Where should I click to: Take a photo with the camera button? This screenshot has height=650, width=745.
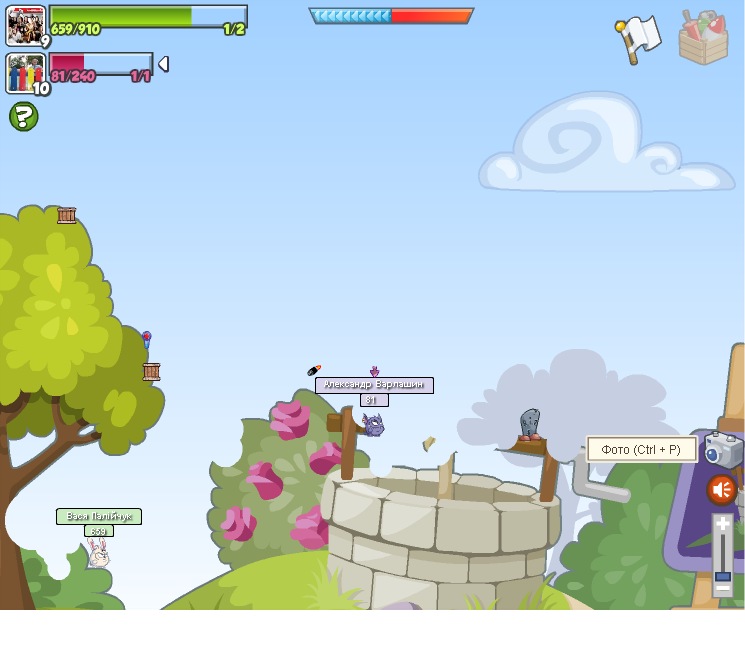click(723, 450)
